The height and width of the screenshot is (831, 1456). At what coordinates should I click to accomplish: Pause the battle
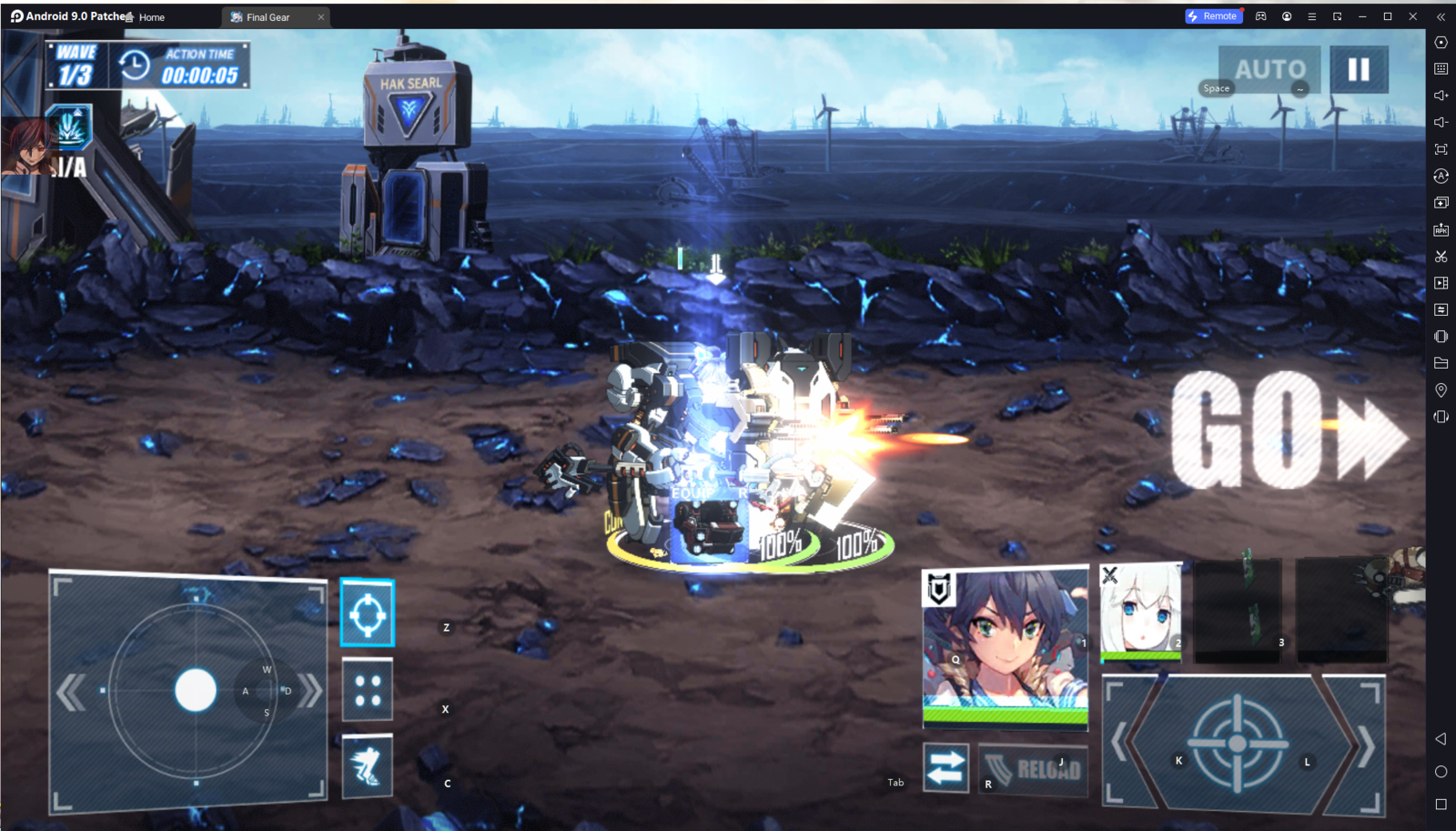click(1359, 69)
